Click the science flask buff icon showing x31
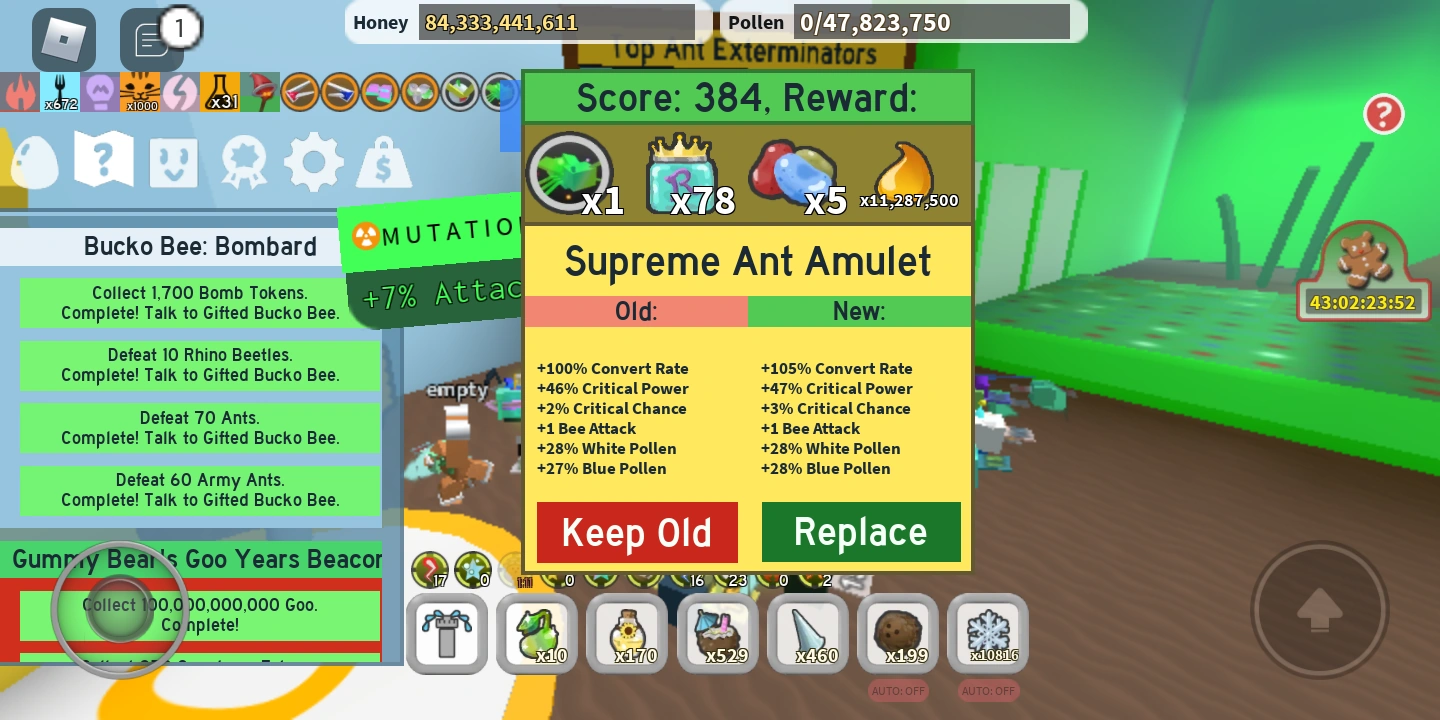The height and width of the screenshot is (720, 1440). [220, 92]
